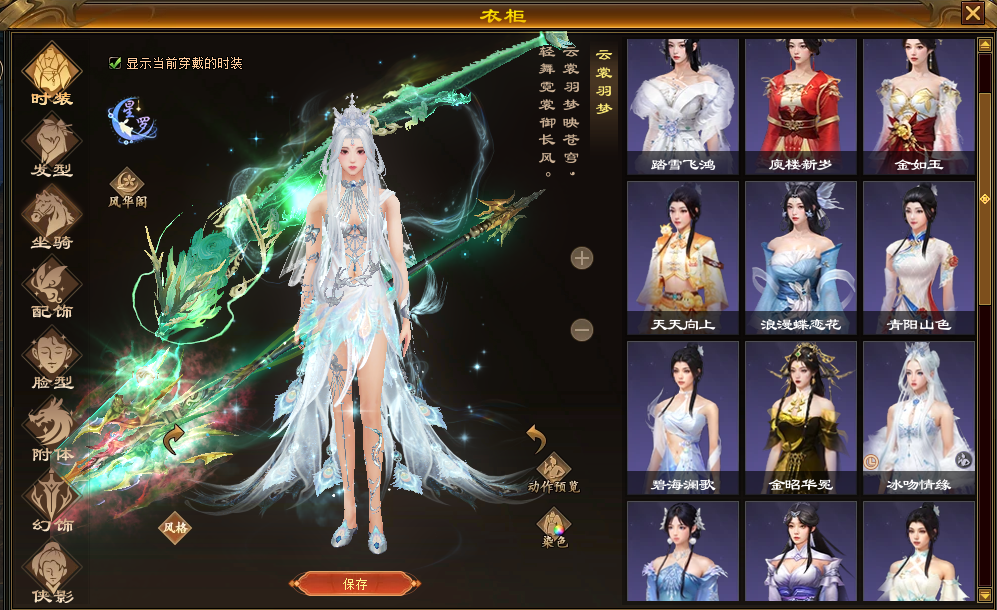Toggle 显示当前穿戴的时装 checkbox
The height and width of the screenshot is (610, 997).
pyautogui.click(x=115, y=63)
